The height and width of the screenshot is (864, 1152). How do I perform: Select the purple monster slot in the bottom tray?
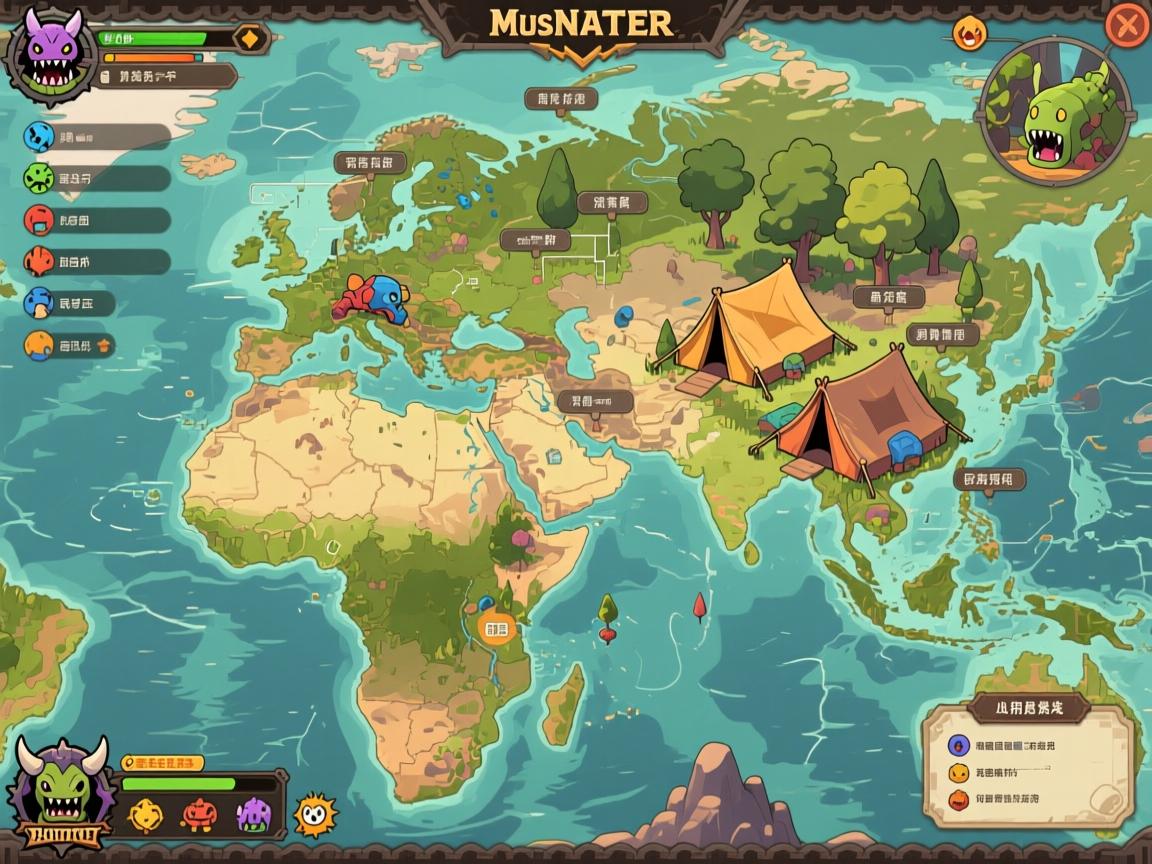coord(252,815)
